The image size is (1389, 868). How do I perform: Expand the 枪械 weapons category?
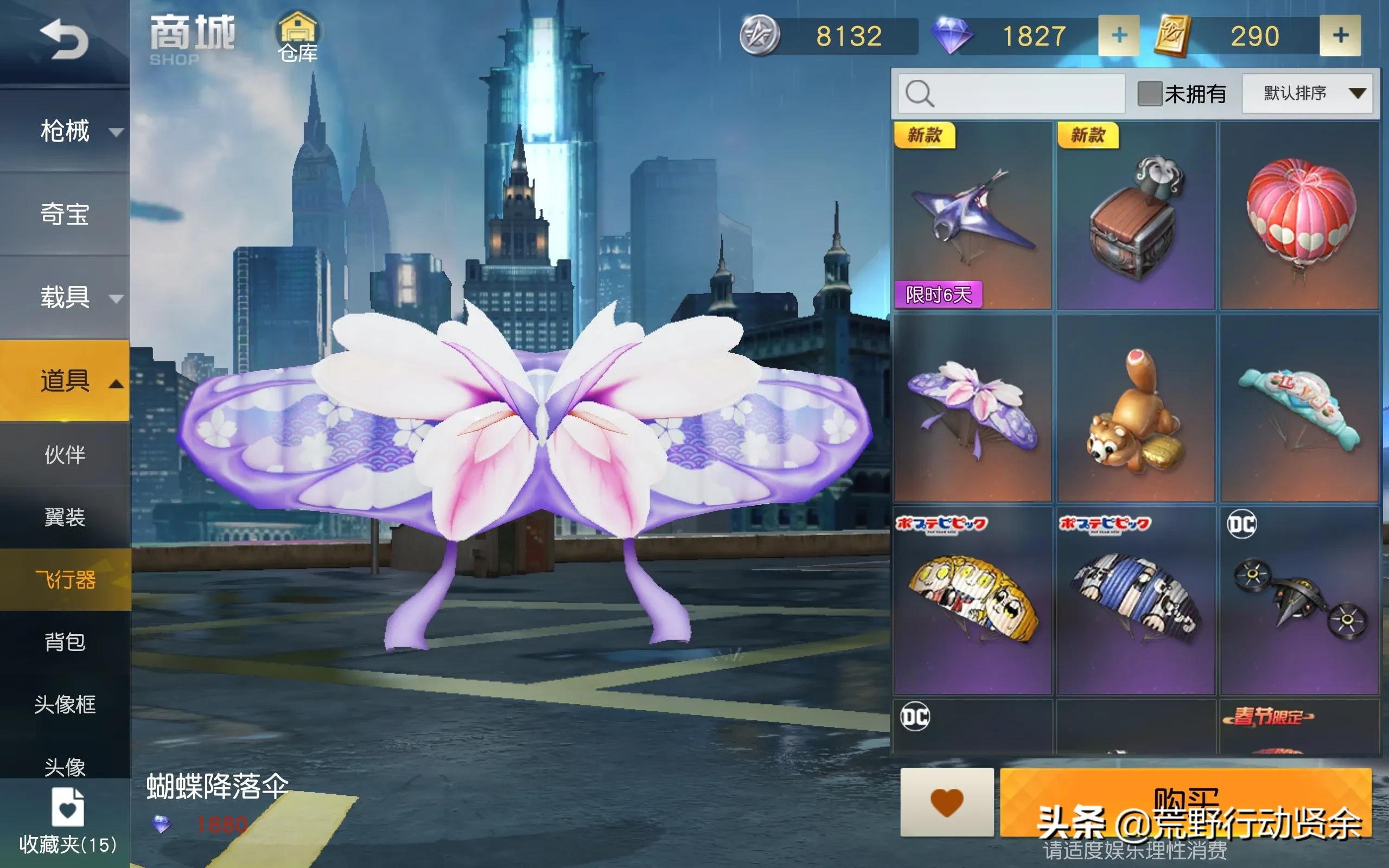[x=65, y=131]
